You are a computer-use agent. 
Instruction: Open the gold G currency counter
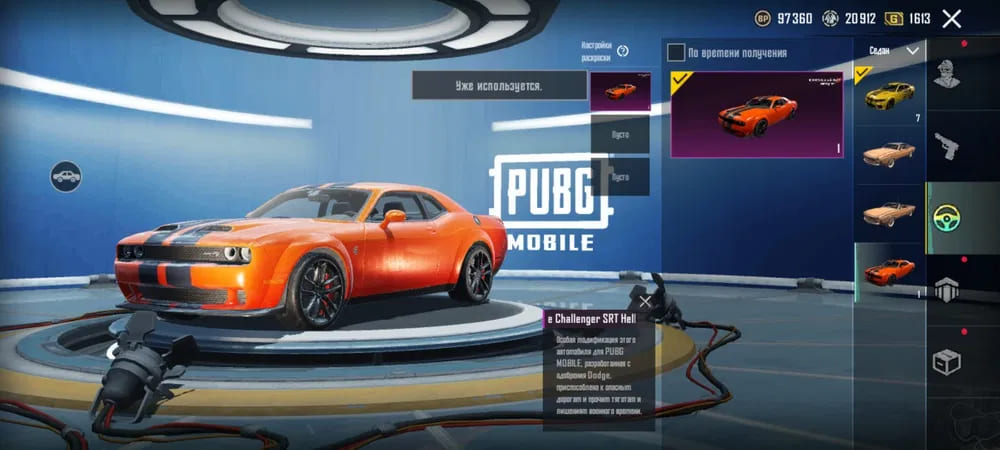(x=907, y=18)
